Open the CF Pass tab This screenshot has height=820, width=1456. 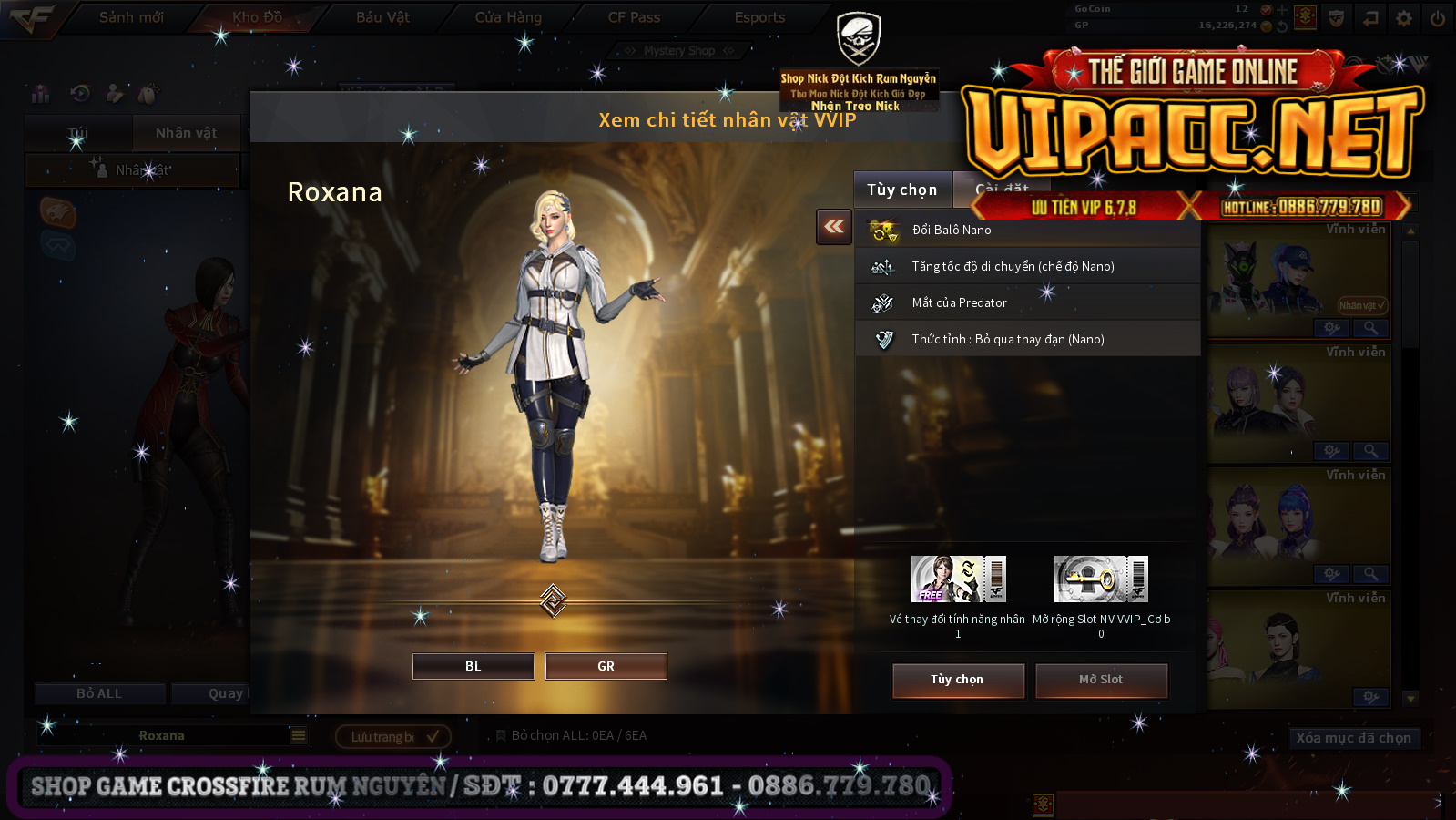tap(634, 17)
